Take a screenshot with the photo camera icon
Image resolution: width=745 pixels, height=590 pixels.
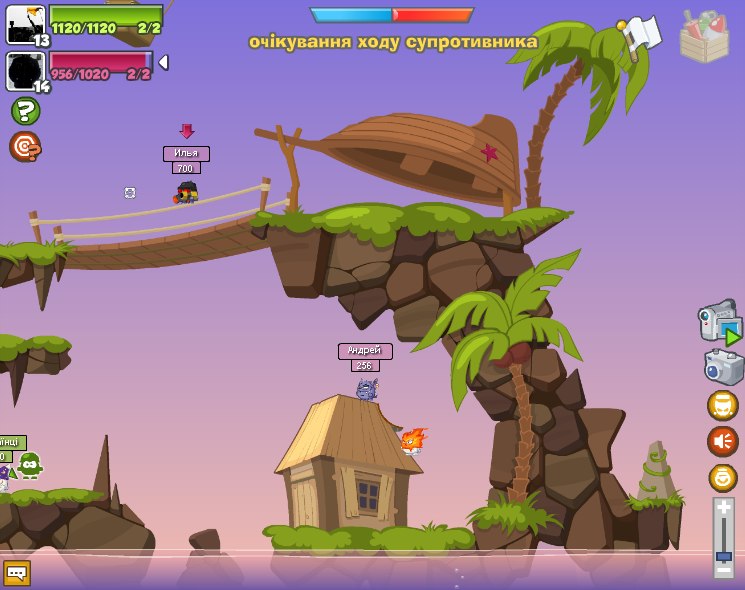(x=724, y=367)
